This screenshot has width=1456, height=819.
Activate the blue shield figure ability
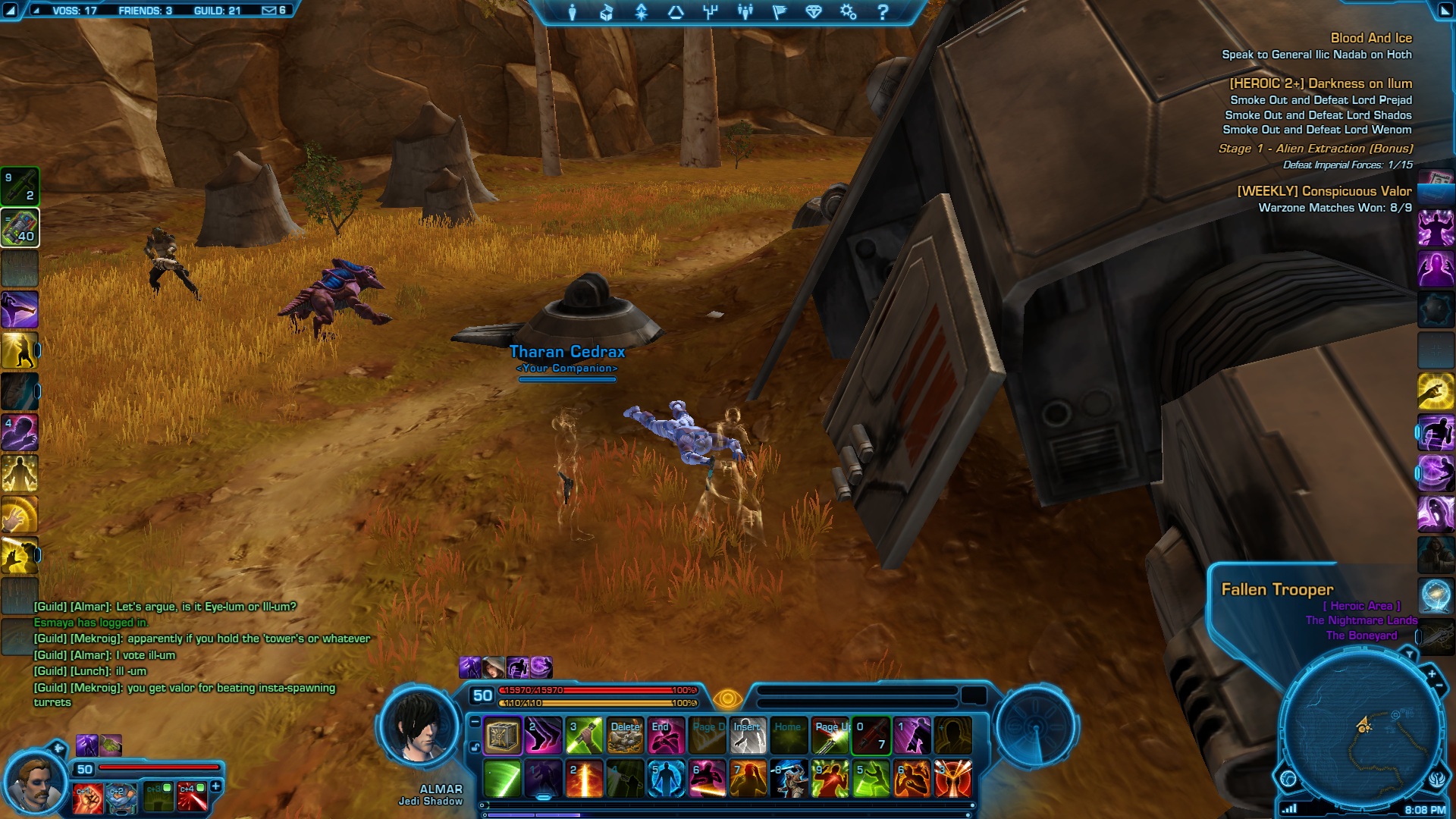point(666,779)
